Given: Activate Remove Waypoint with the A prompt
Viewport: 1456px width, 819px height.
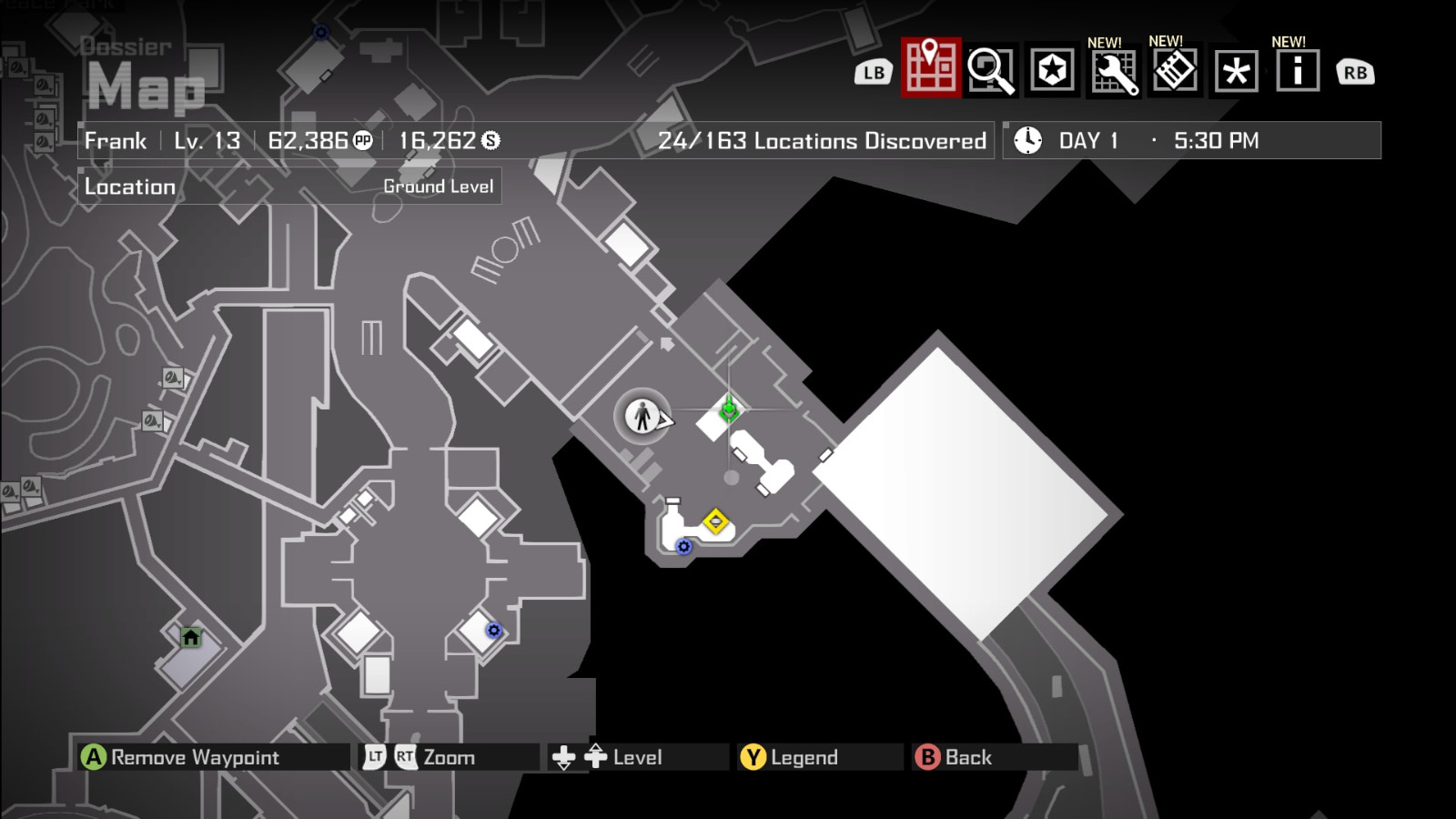Looking at the screenshot, I should click(x=95, y=756).
